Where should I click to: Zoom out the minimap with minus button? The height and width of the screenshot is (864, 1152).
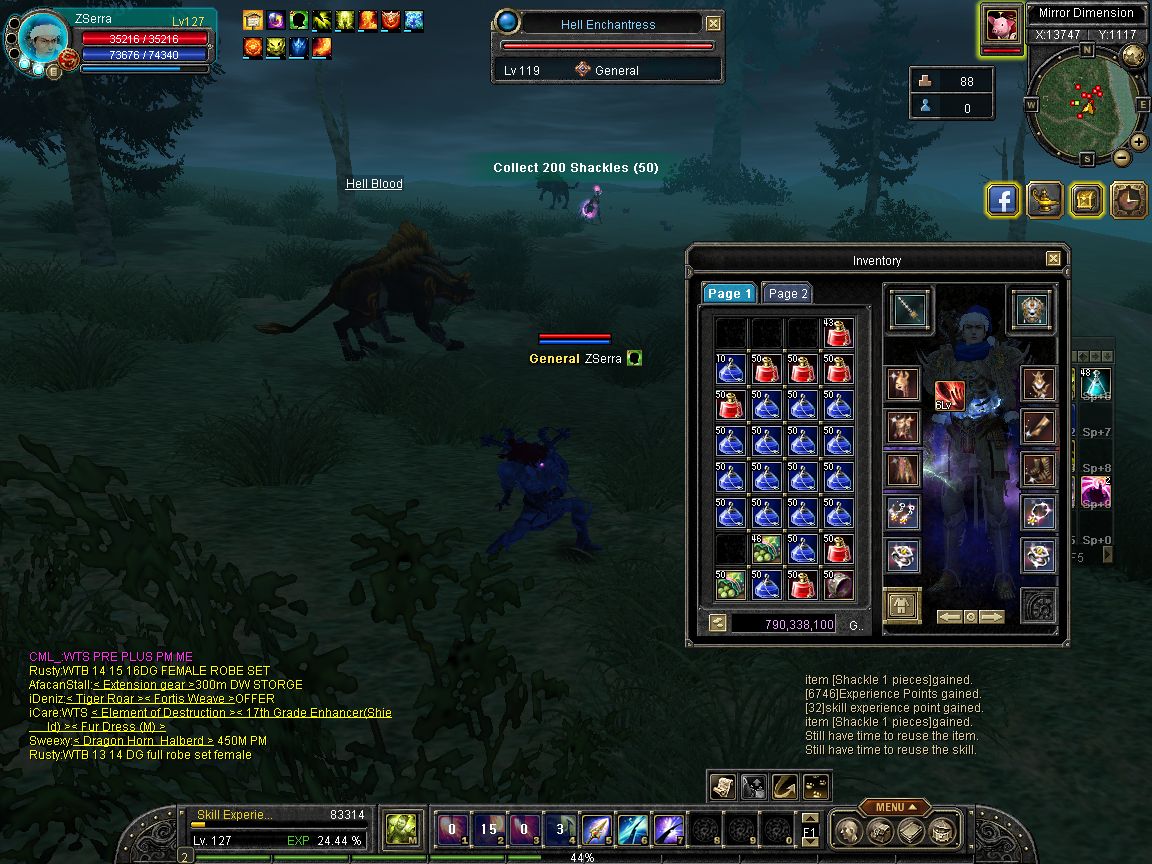coord(1122,157)
